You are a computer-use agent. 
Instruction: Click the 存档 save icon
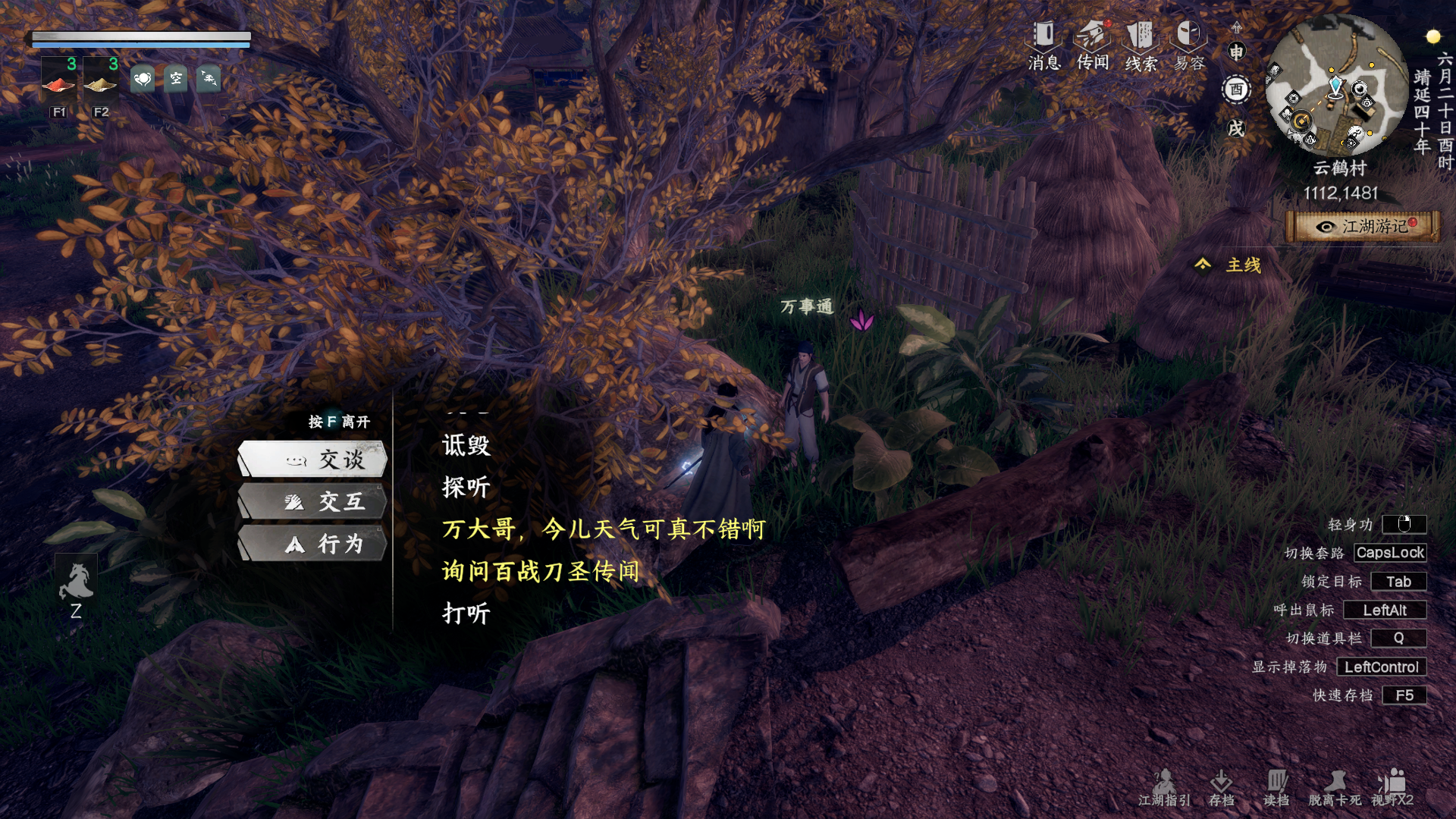(1224, 780)
